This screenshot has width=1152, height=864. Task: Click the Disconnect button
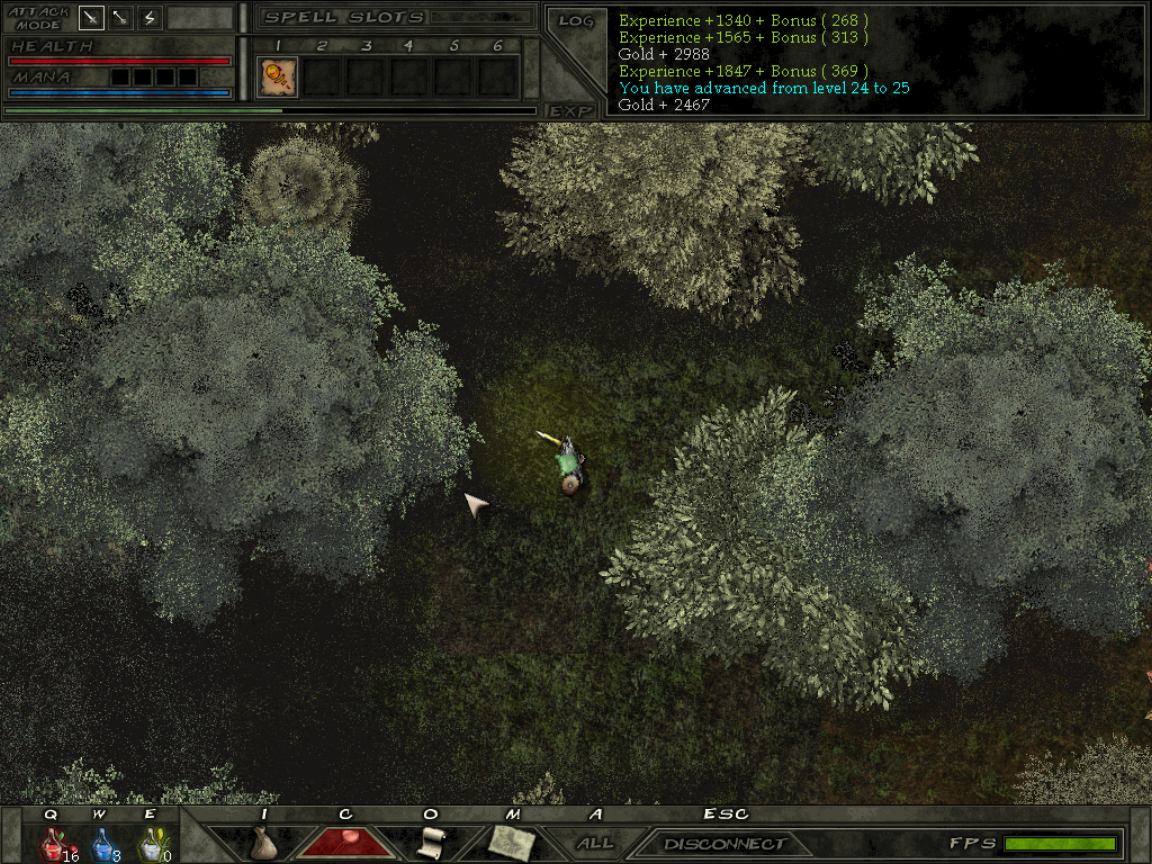point(725,844)
